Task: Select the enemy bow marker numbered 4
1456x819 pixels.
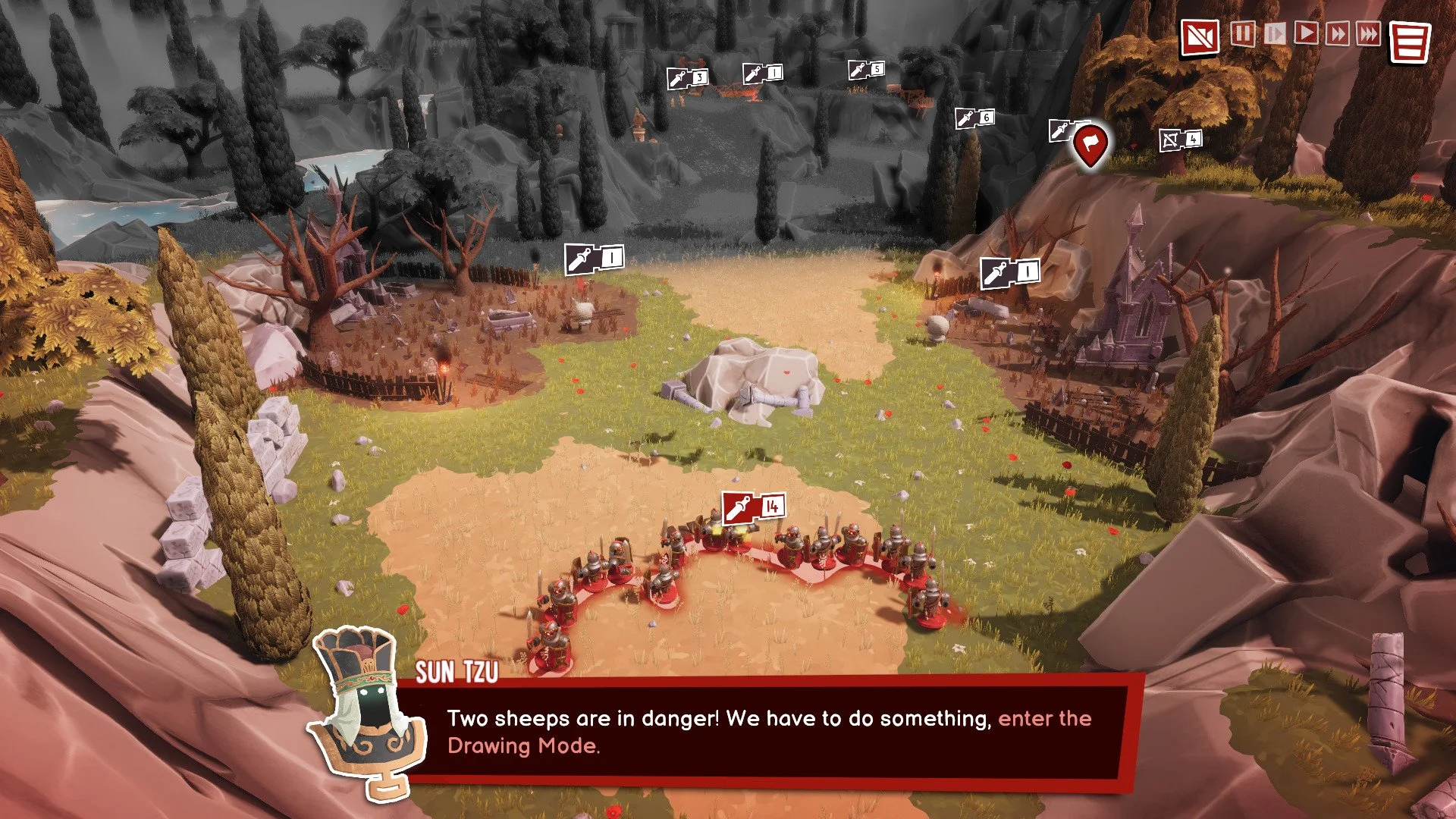Action: coord(1181,140)
